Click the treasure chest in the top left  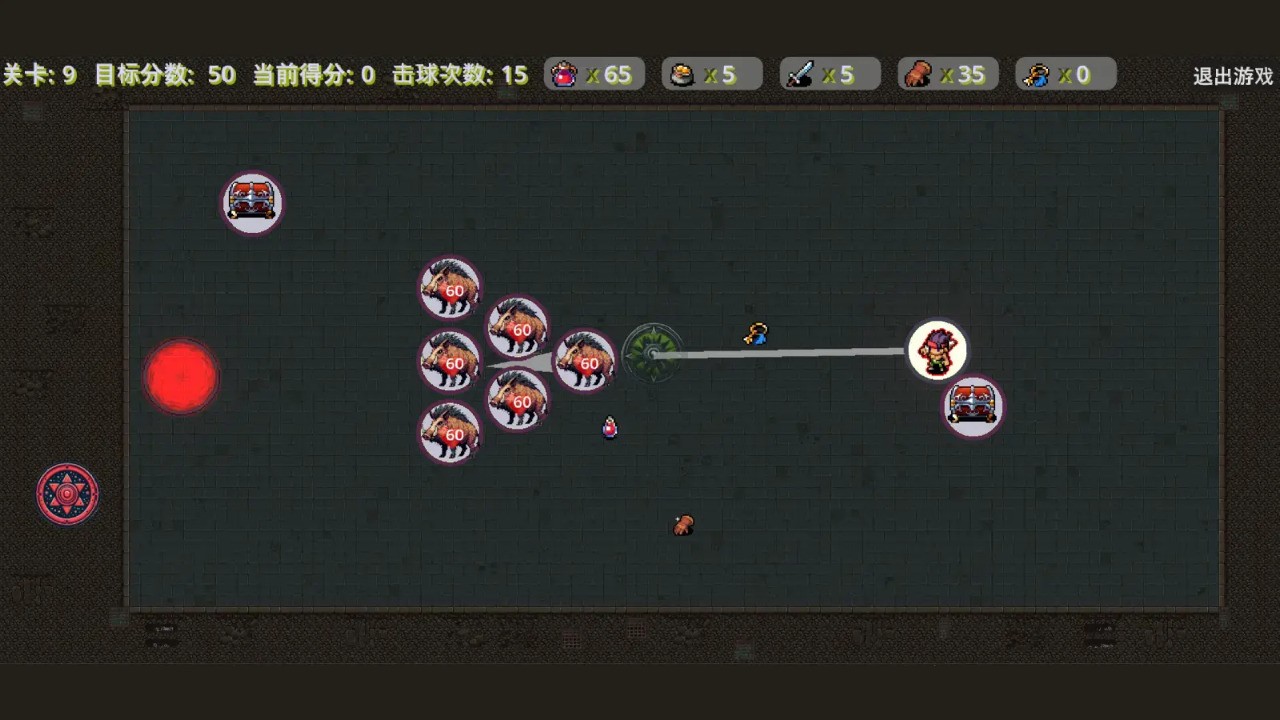[252, 202]
